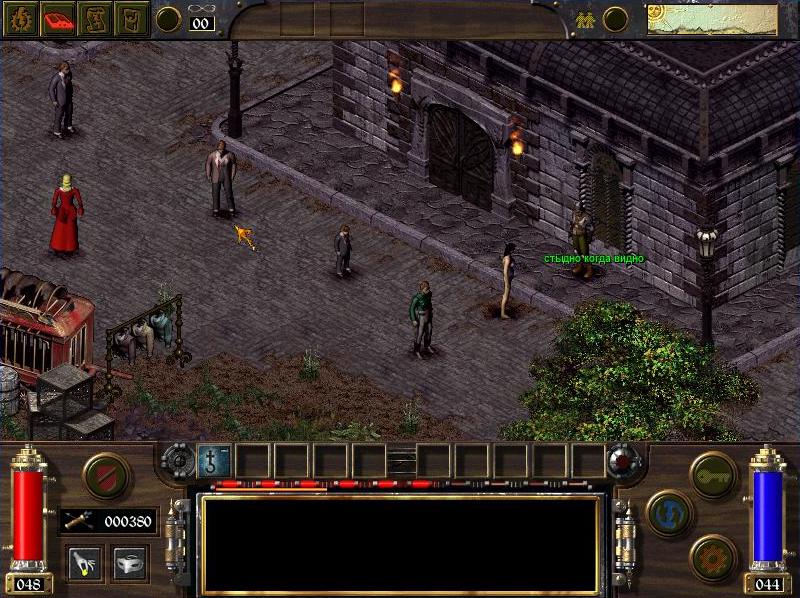The image size is (800, 598).
Task: Open the character sheet icon with the gear figure
Action: coord(20,19)
